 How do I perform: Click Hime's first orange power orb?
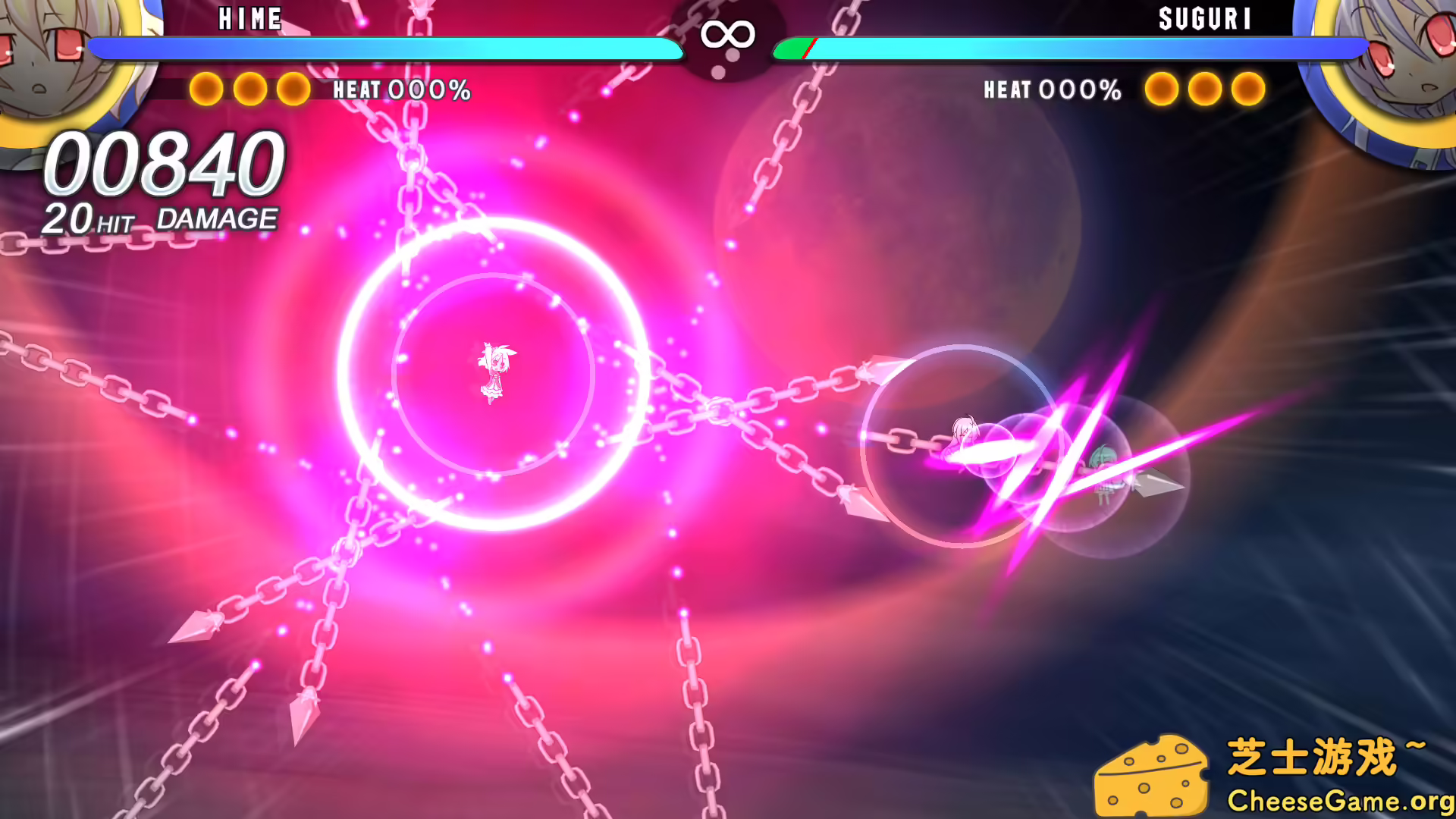coord(205,89)
